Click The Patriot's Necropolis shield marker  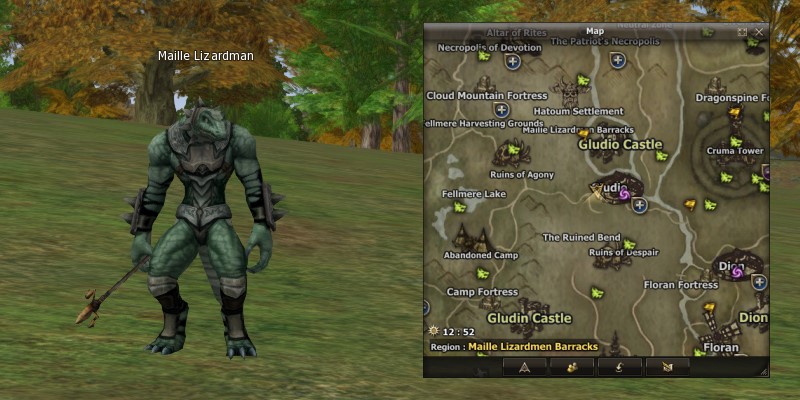[x=618, y=61]
